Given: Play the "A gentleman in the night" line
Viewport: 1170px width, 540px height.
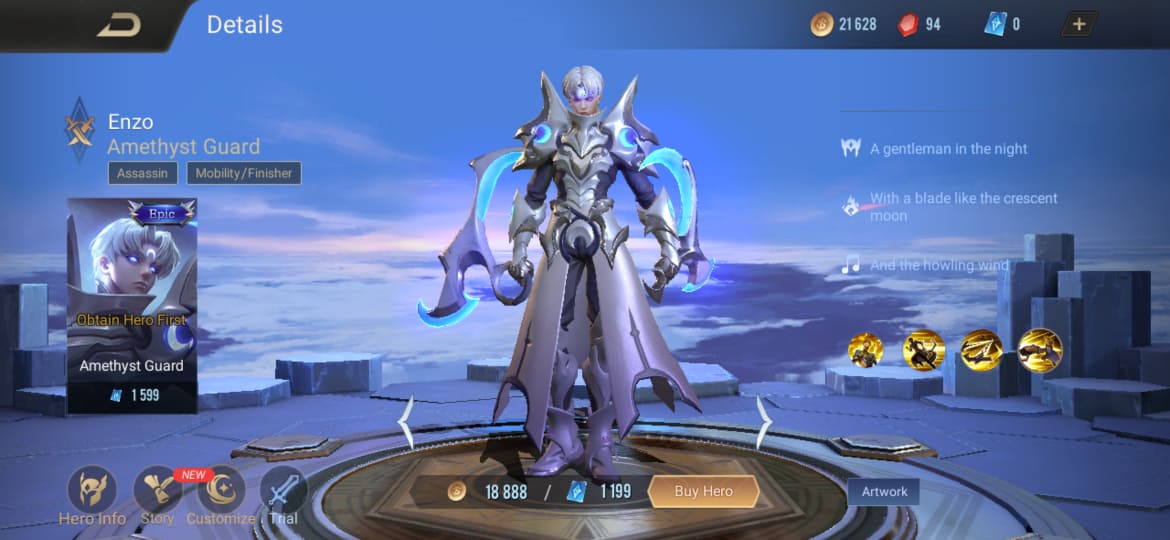Looking at the screenshot, I should click(x=948, y=149).
